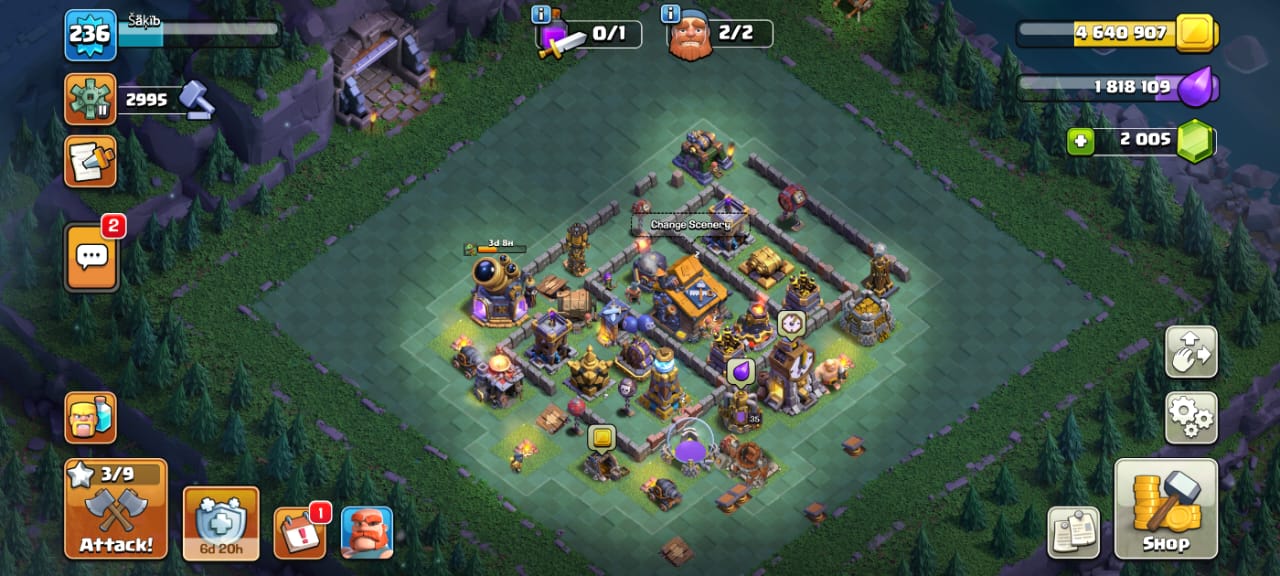Show info for the 0/1 sword counter
Image resolution: width=1280 pixels, height=576 pixels.
point(542,14)
